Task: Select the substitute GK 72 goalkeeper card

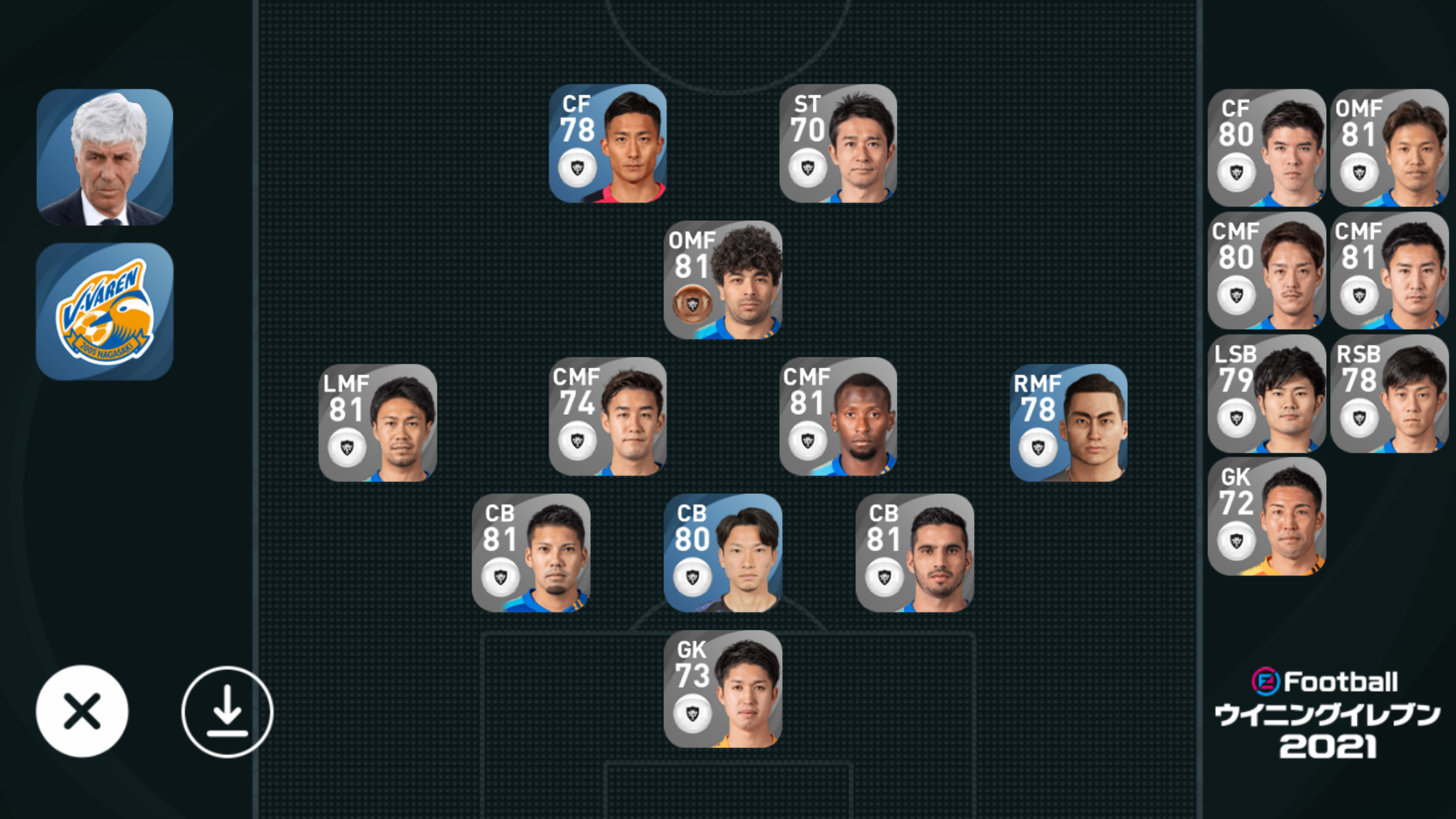Action: tap(1266, 516)
